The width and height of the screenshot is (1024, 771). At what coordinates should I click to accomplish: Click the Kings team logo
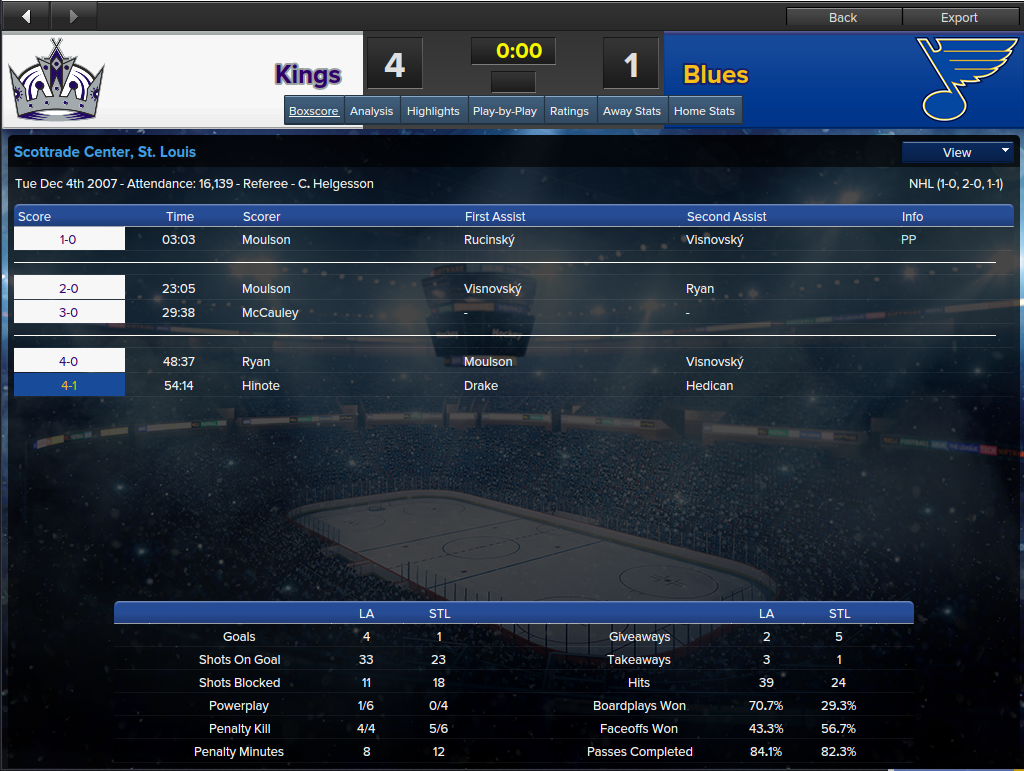click(57, 80)
